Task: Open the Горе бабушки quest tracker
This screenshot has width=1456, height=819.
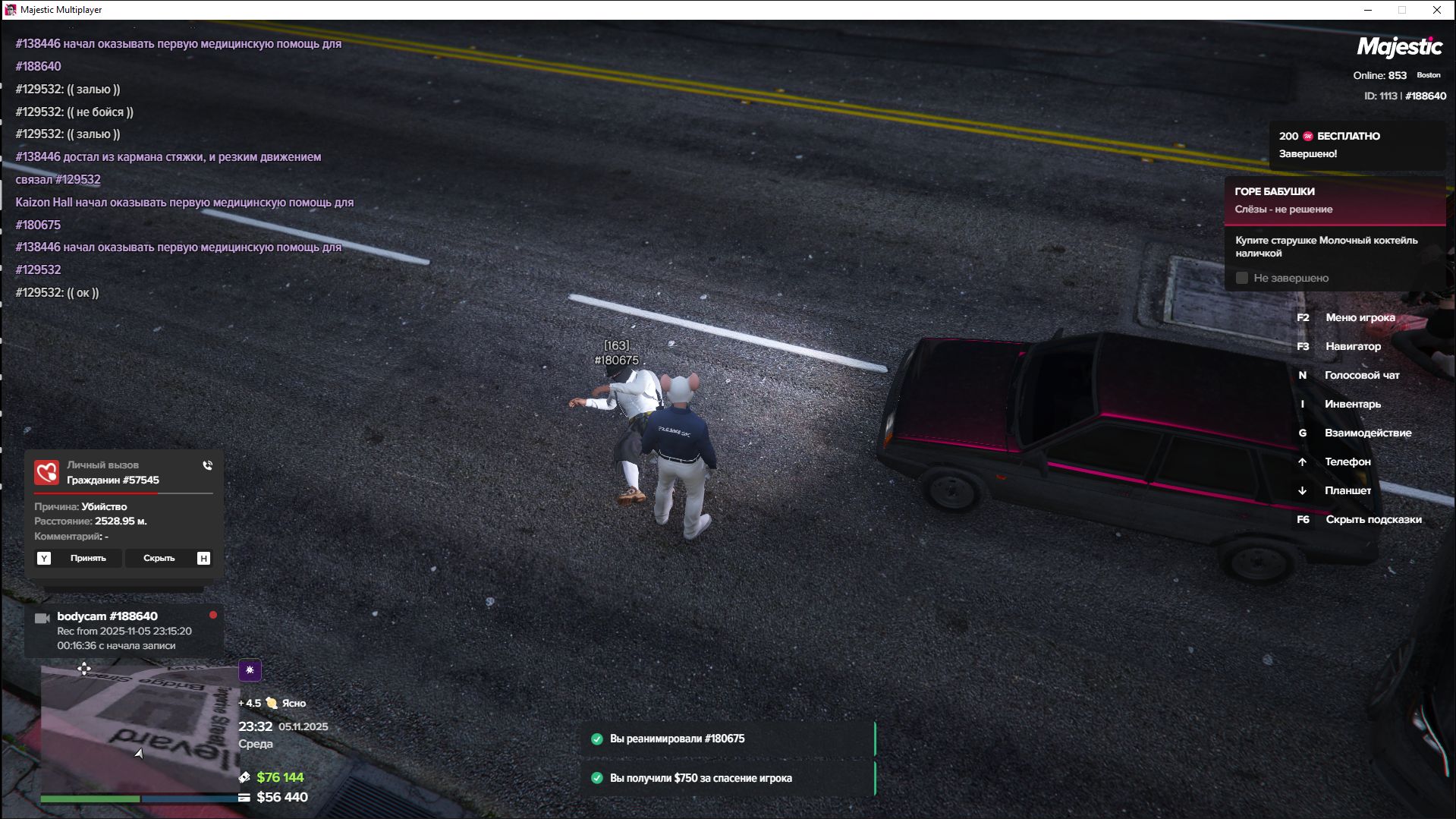Action: [1334, 200]
